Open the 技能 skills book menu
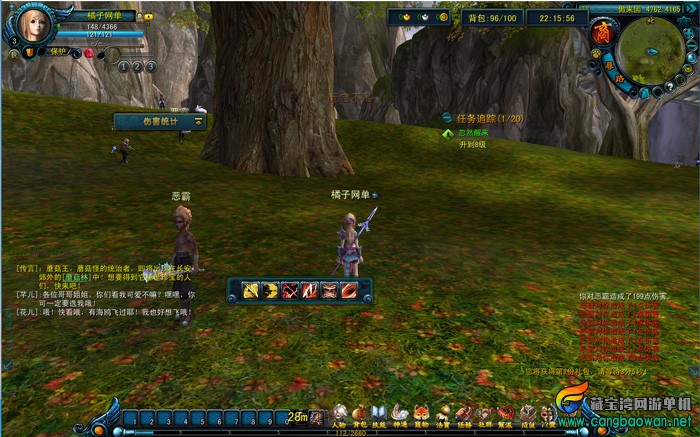 coord(379,414)
